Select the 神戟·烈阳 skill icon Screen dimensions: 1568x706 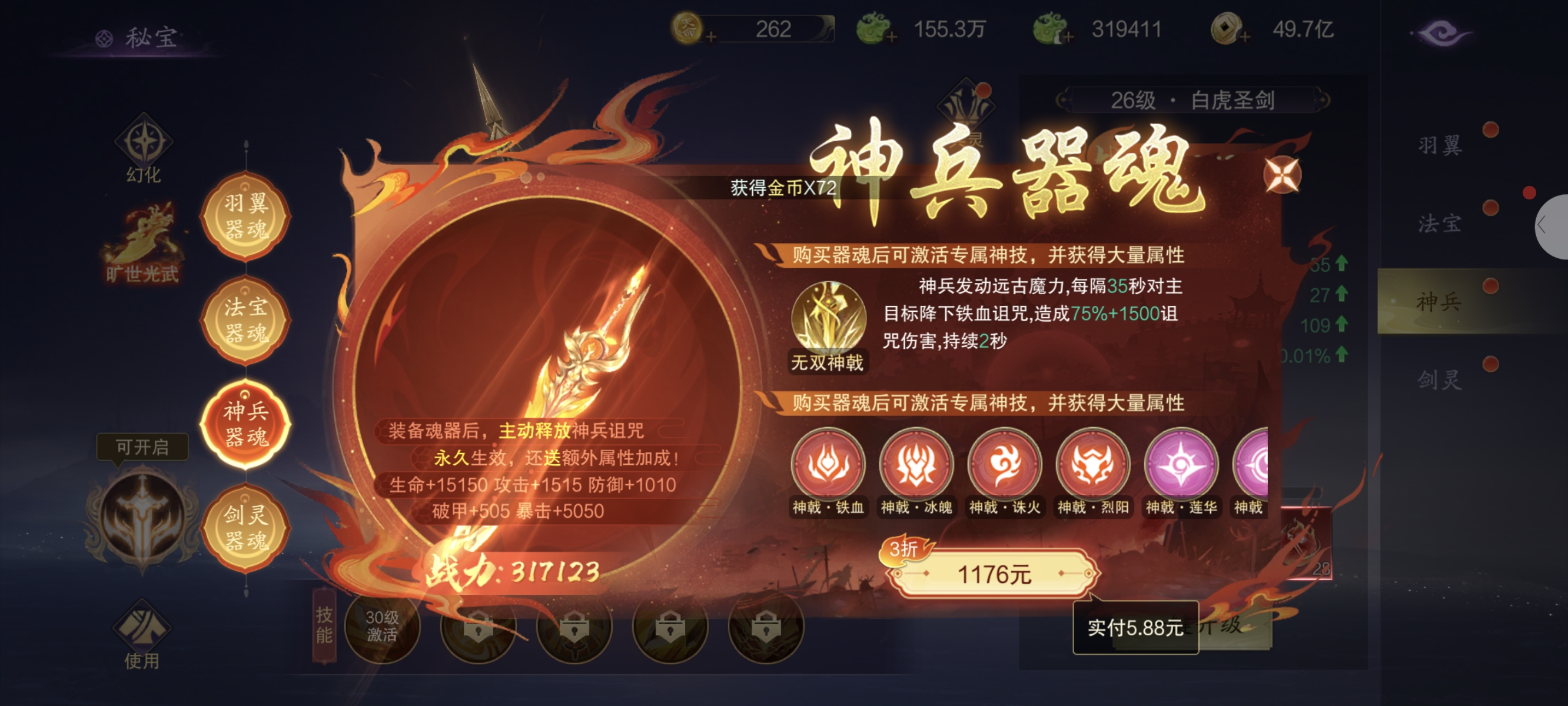[1092, 465]
